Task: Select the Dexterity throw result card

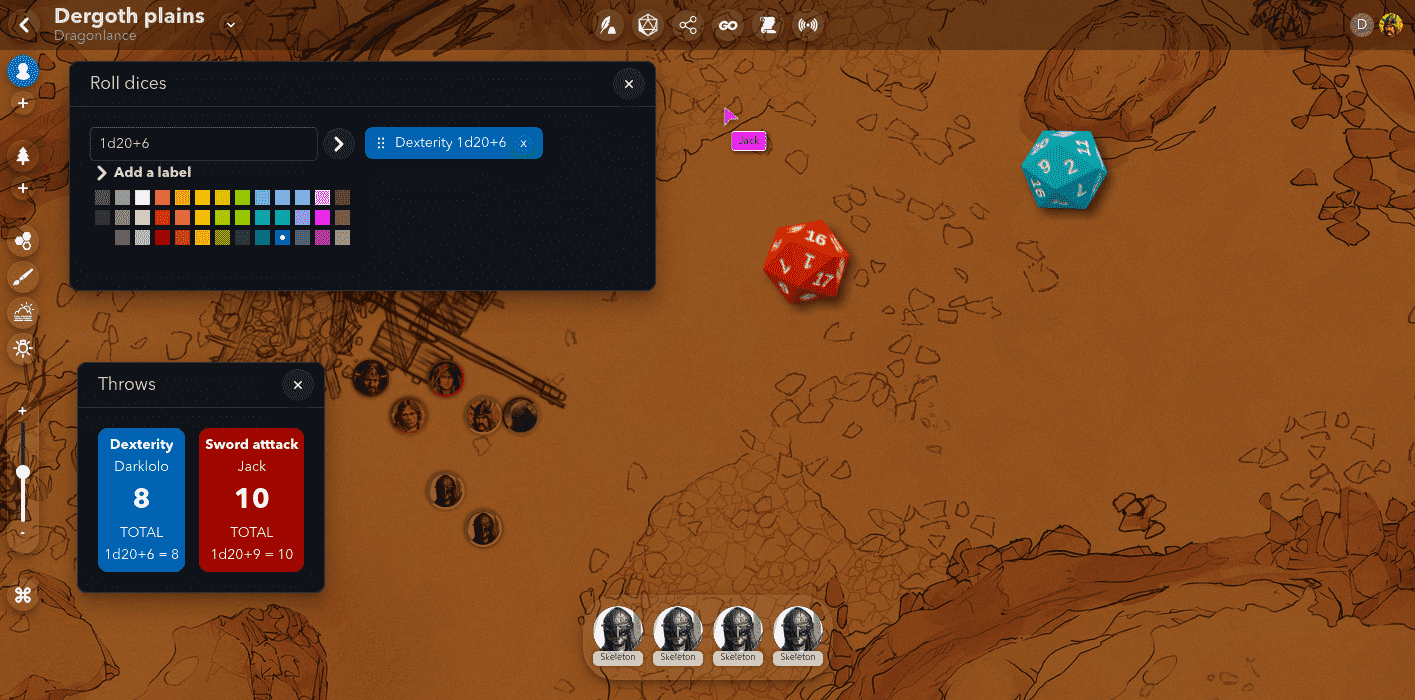Action: click(142, 500)
